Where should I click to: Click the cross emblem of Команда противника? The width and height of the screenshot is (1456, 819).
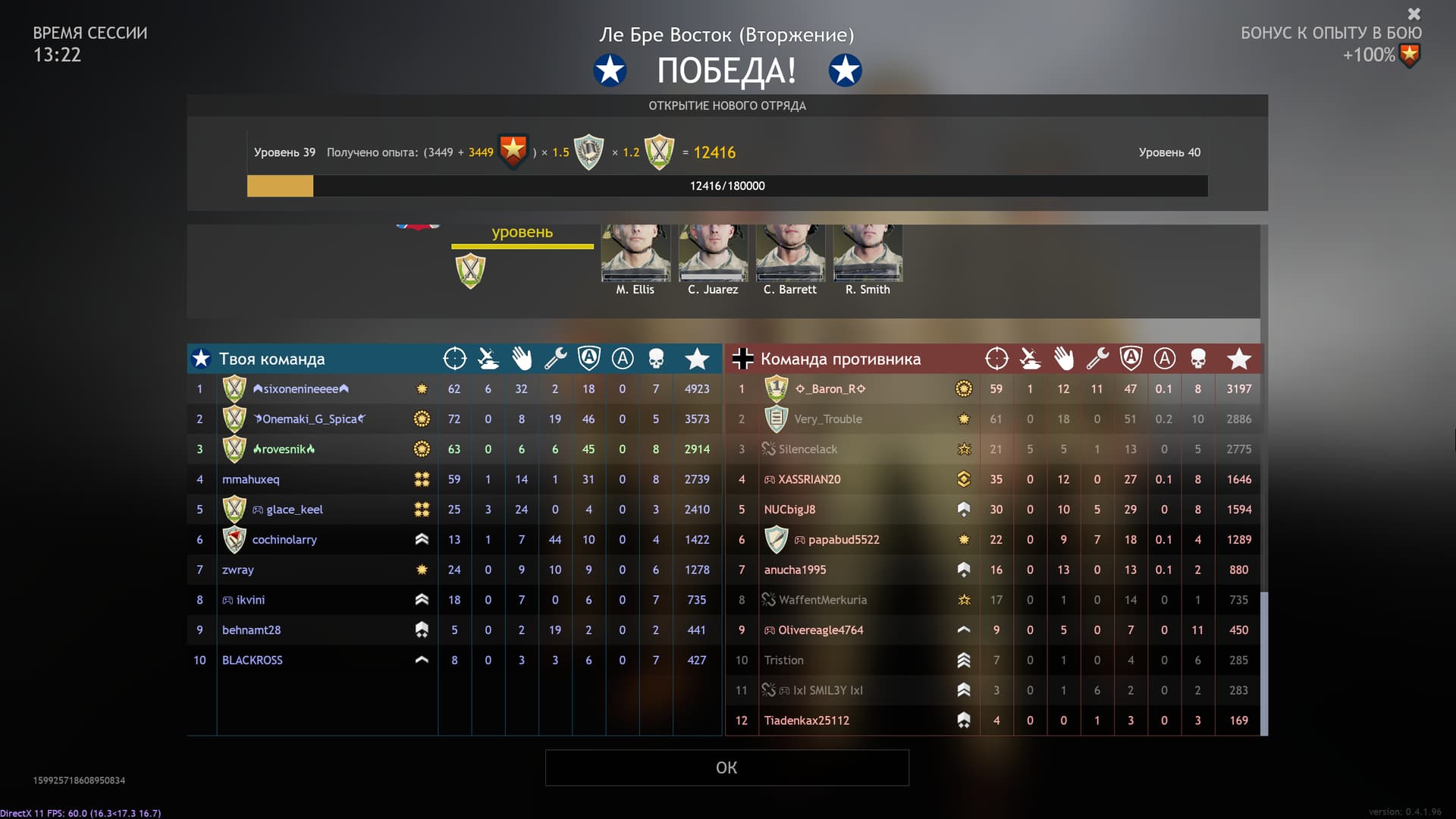[x=742, y=358]
